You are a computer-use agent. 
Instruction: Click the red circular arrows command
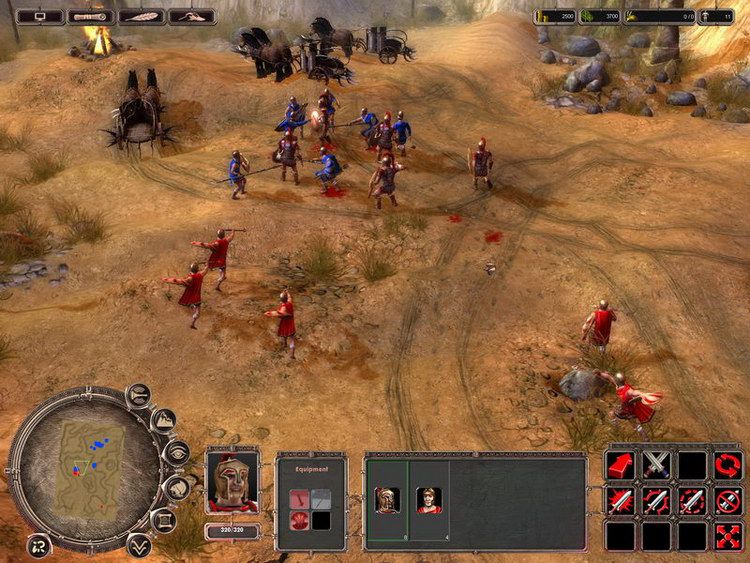pos(728,466)
